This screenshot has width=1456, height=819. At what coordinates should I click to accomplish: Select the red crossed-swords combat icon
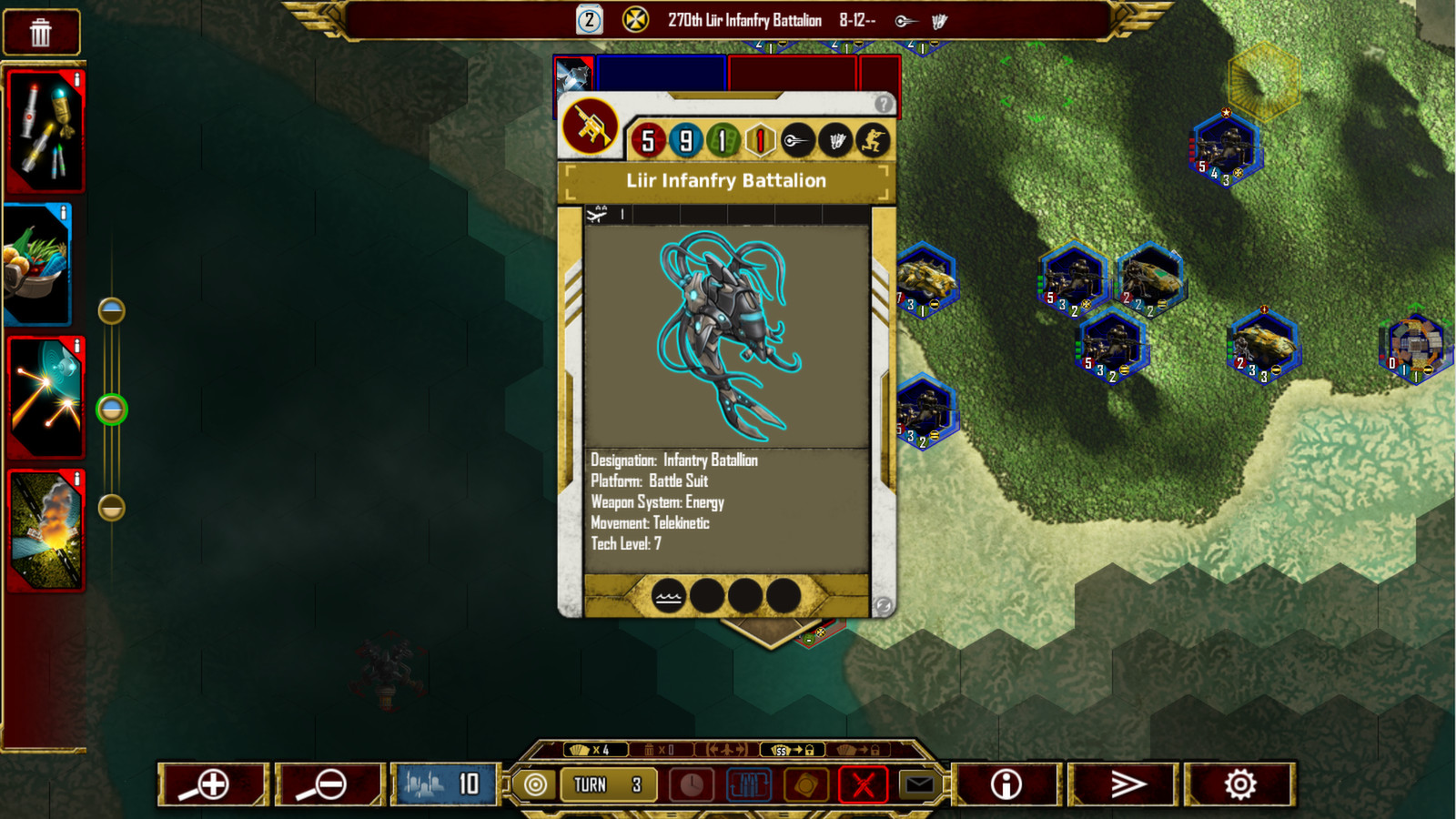coord(863,784)
